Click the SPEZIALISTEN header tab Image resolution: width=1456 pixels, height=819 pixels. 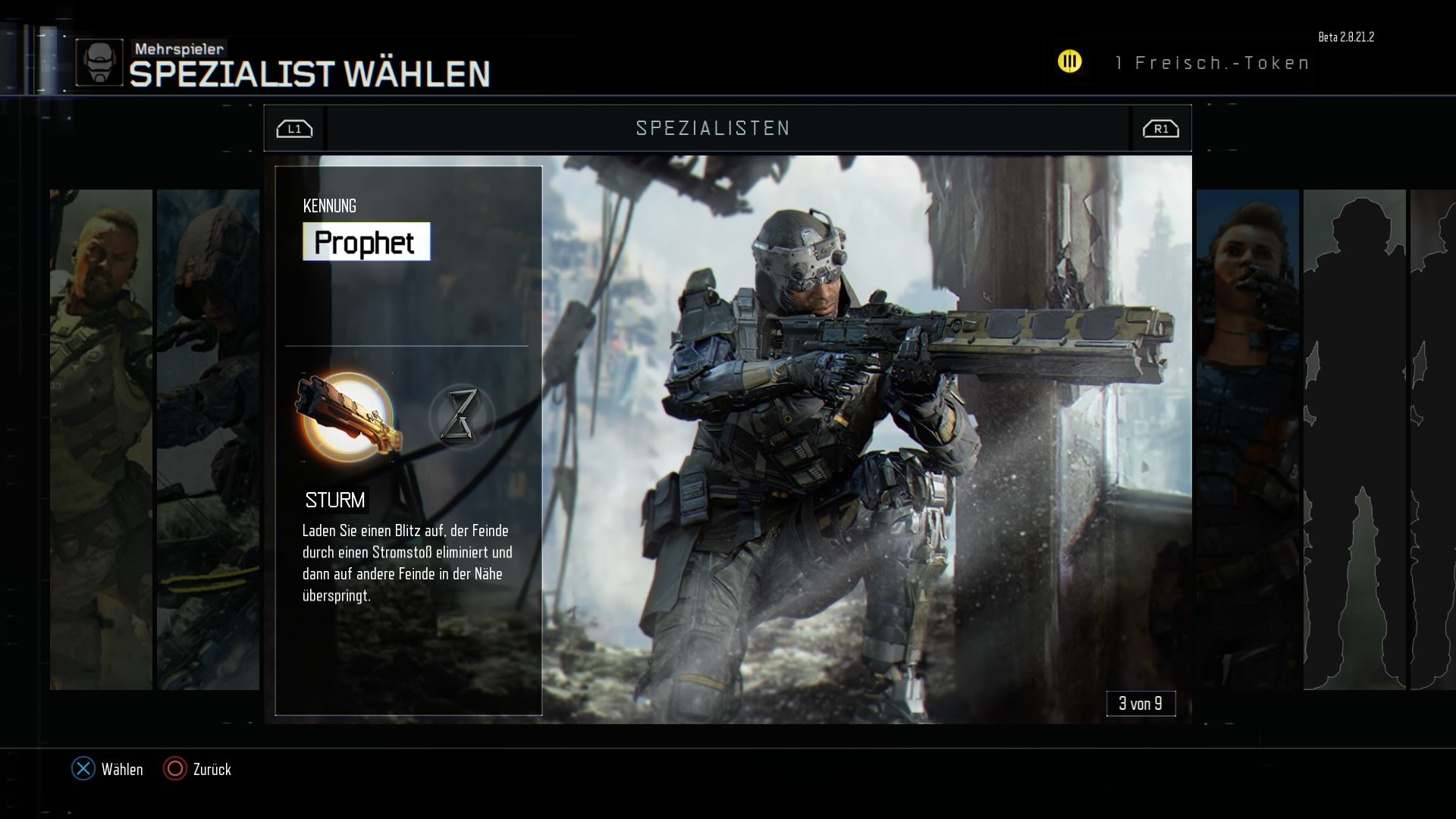[713, 128]
